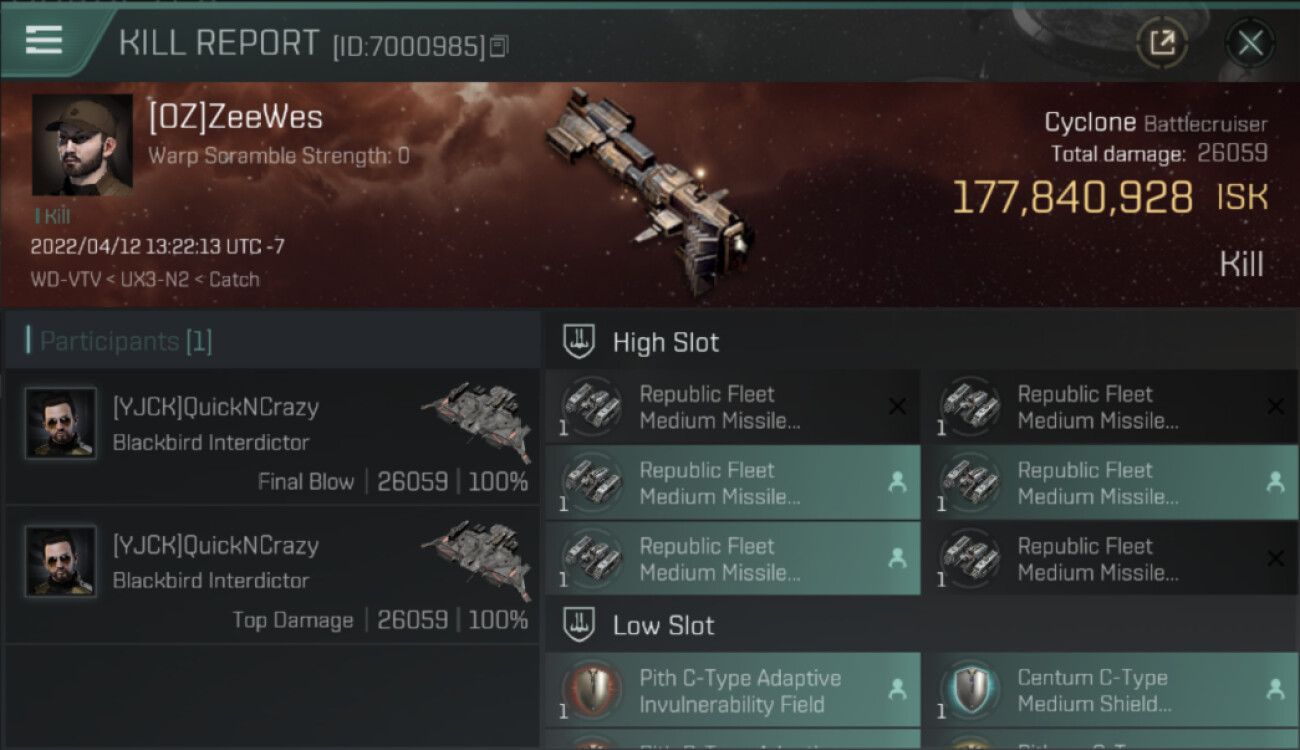Close the Kill Report window
This screenshot has height=750, width=1300.
tap(1250, 42)
